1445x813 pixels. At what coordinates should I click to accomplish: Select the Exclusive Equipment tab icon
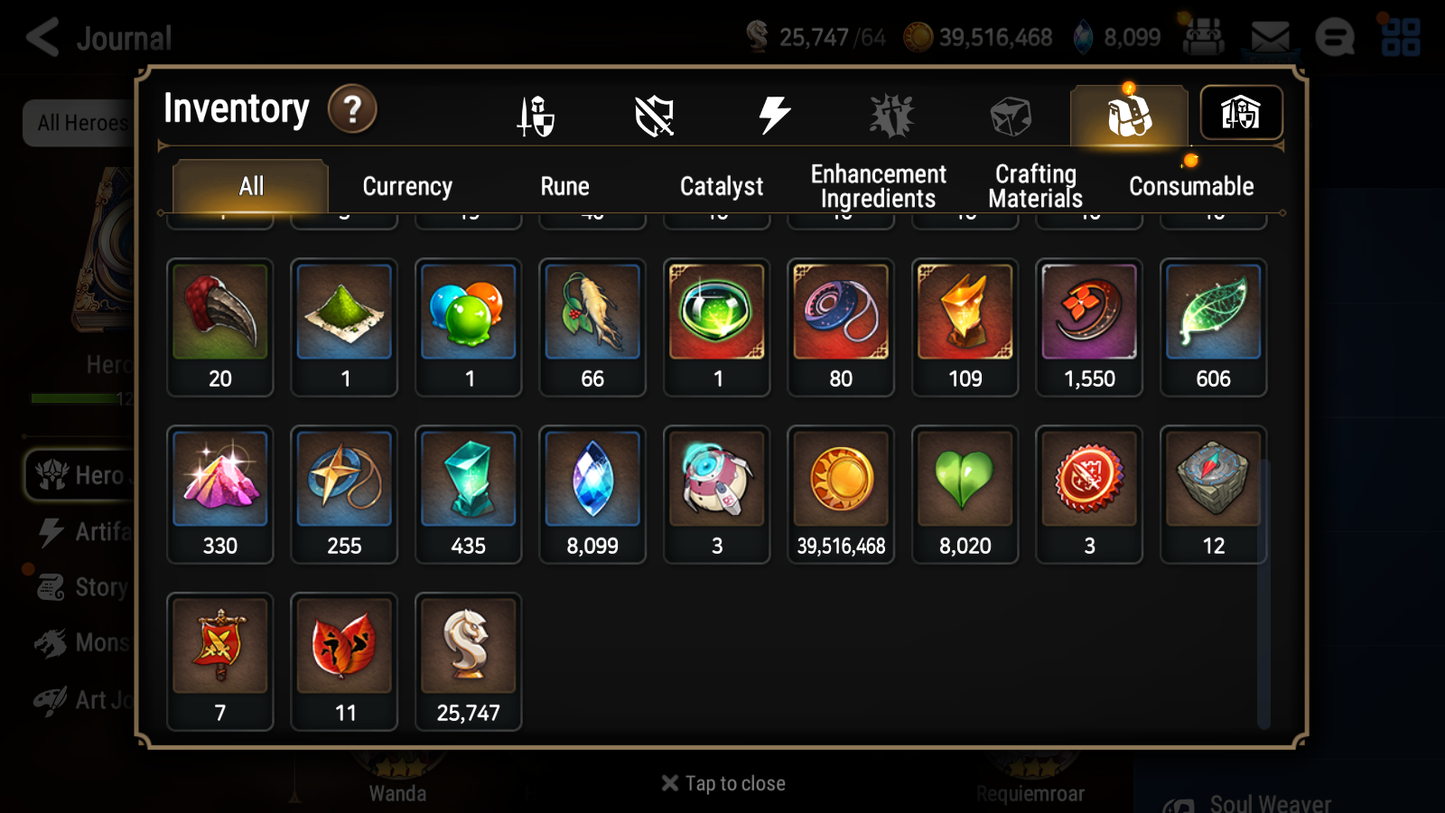(x=653, y=113)
